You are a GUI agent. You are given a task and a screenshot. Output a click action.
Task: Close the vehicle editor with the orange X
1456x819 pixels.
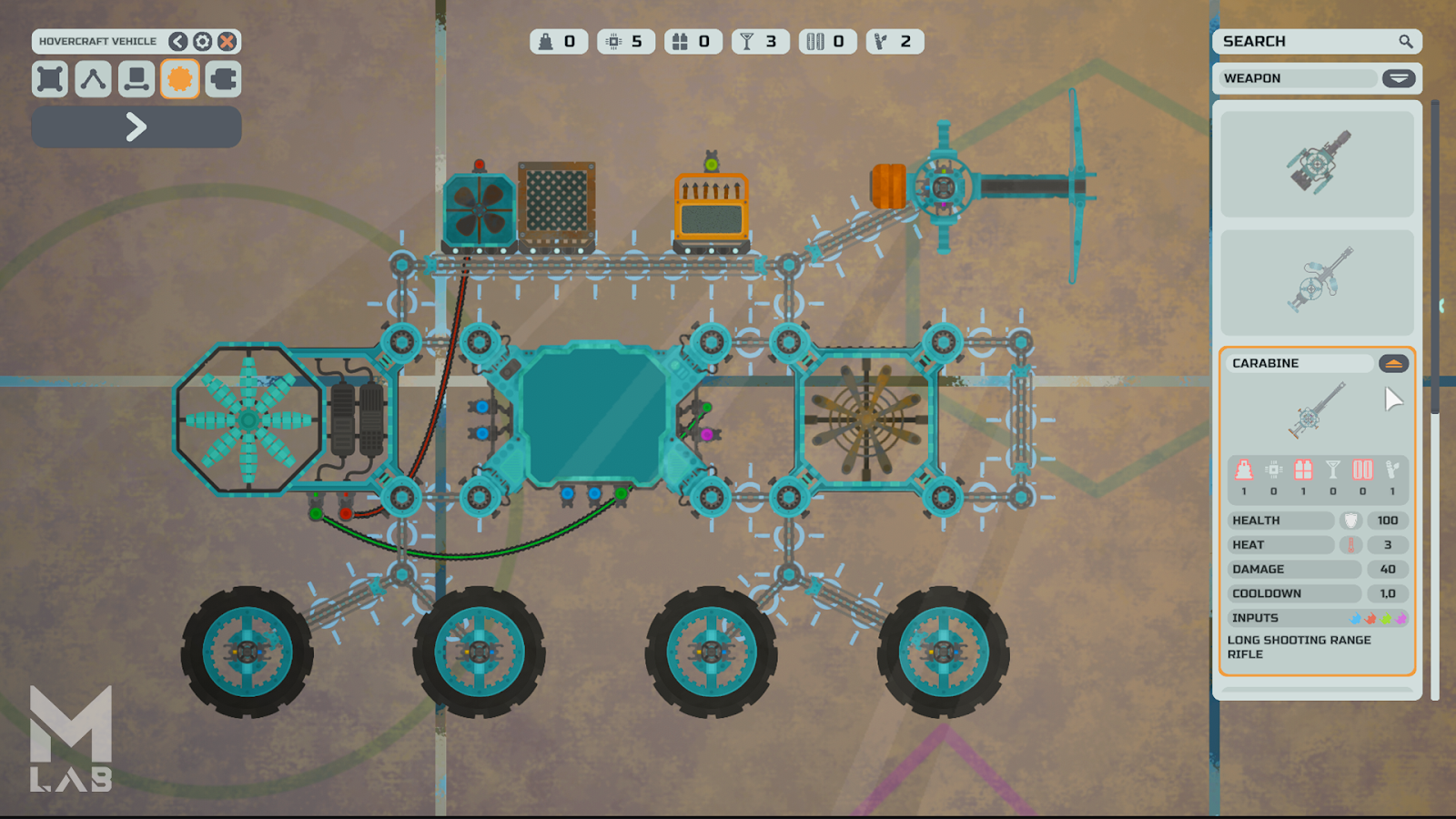coord(227,42)
